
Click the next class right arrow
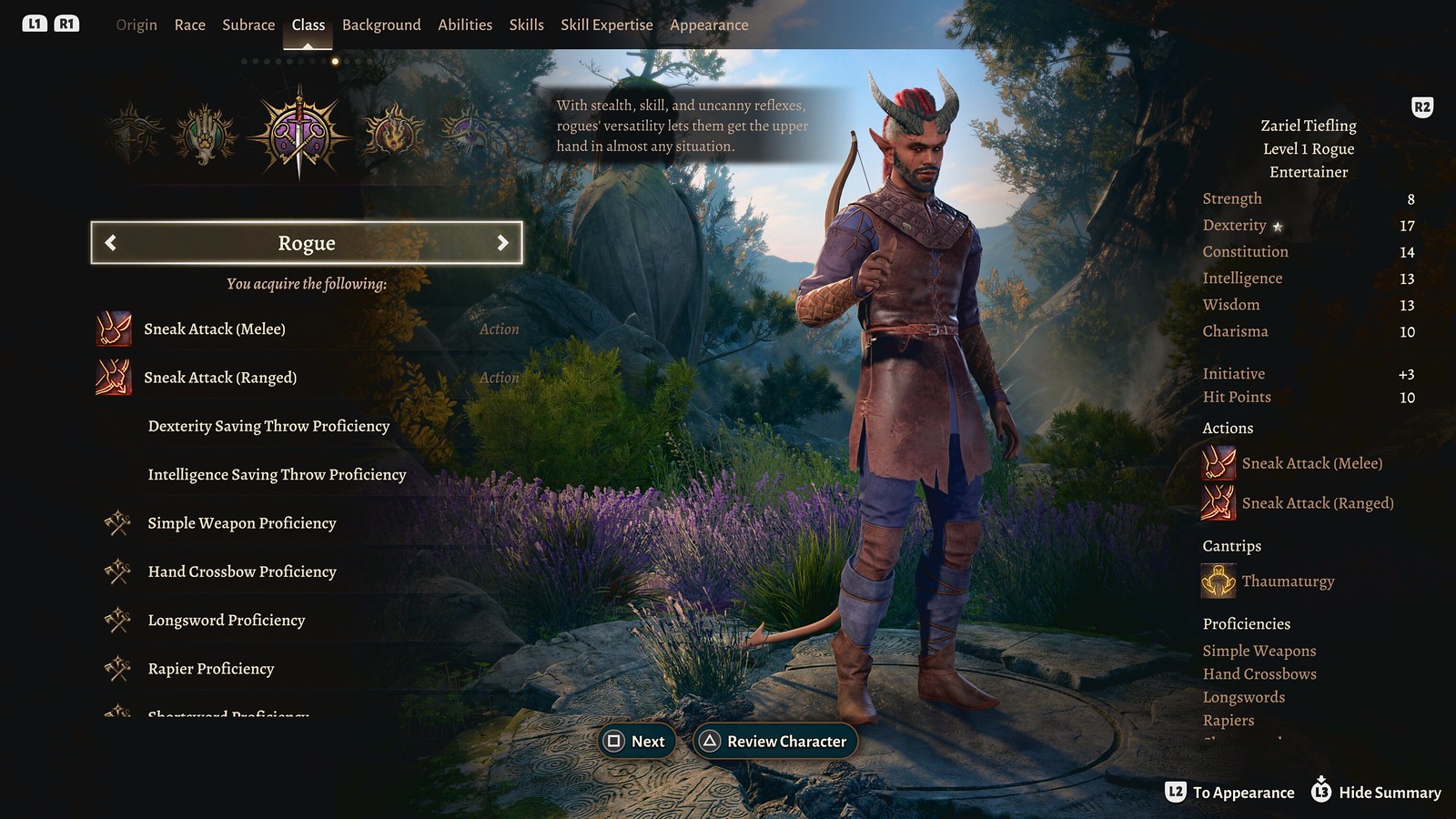coord(502,243)
